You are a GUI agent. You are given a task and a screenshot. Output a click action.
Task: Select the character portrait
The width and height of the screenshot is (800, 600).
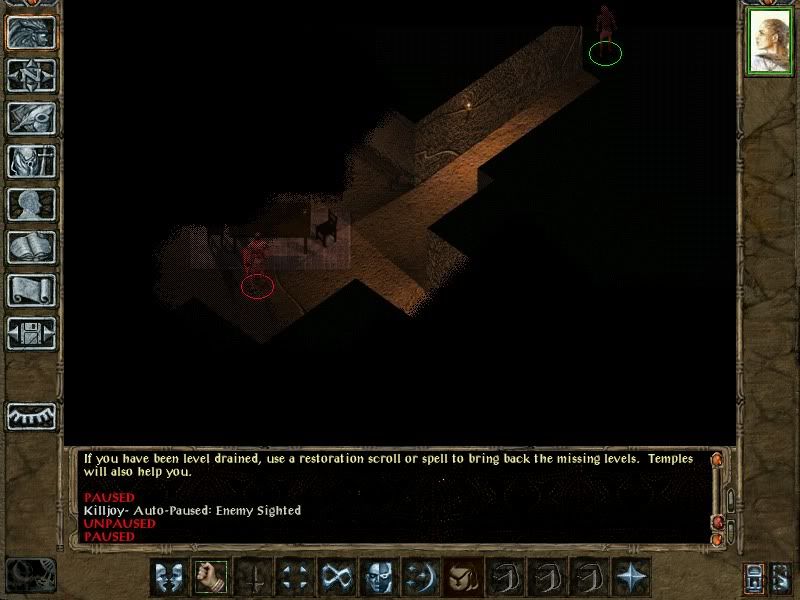[x=770, y=42]
